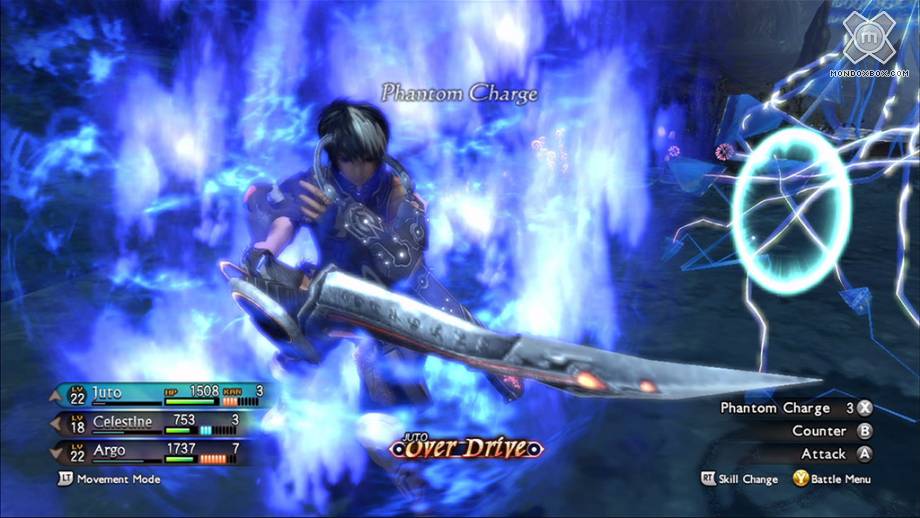Viewport: 920px width, 518px height.
Task: Toggle Movement Mode
Action: click(x=110, y=479)
